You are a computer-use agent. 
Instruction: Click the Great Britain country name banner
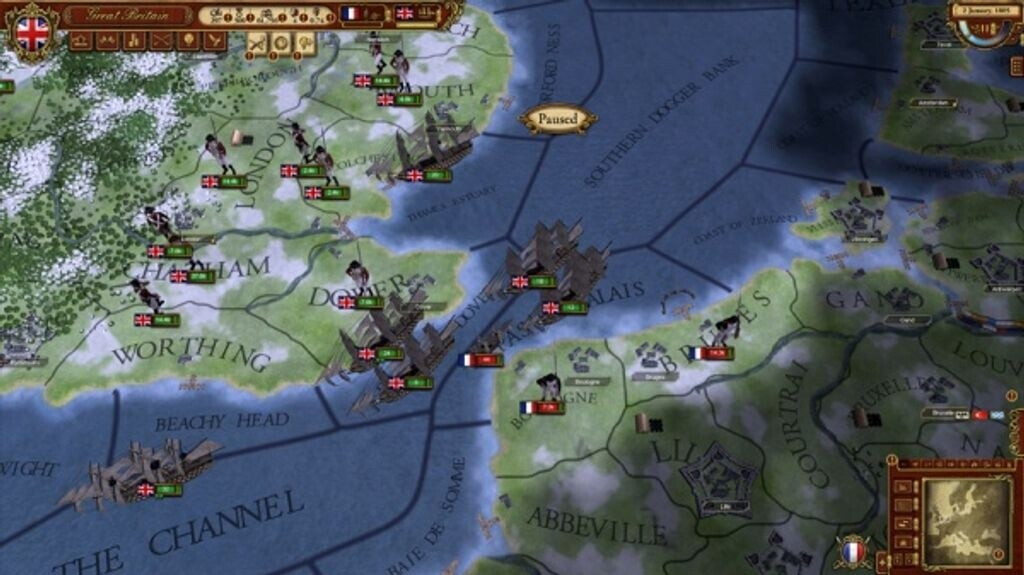point(126,15)
